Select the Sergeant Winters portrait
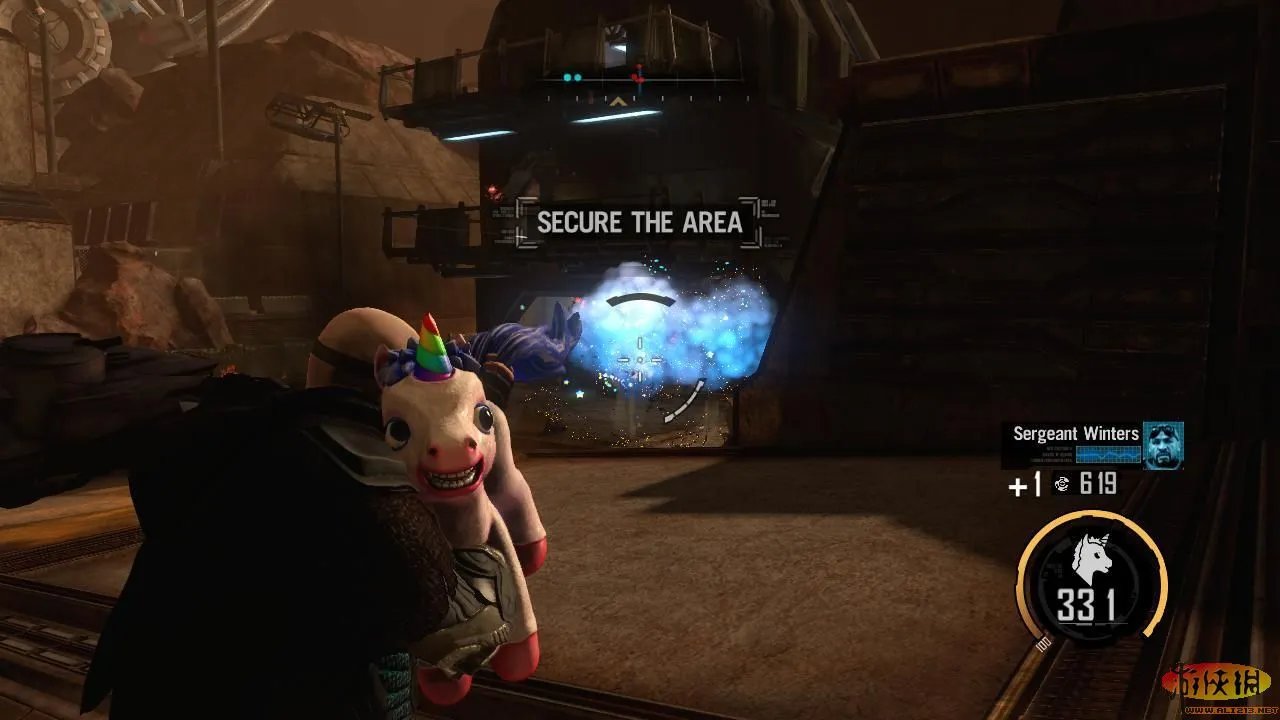This screenshot has height=720, width=1280. tap(1163, 445)
